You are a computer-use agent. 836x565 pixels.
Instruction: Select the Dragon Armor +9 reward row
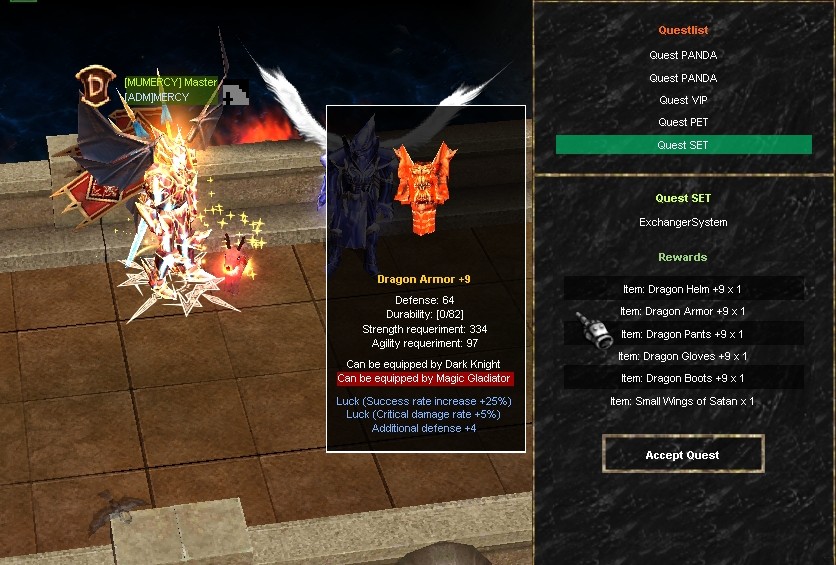683,311
